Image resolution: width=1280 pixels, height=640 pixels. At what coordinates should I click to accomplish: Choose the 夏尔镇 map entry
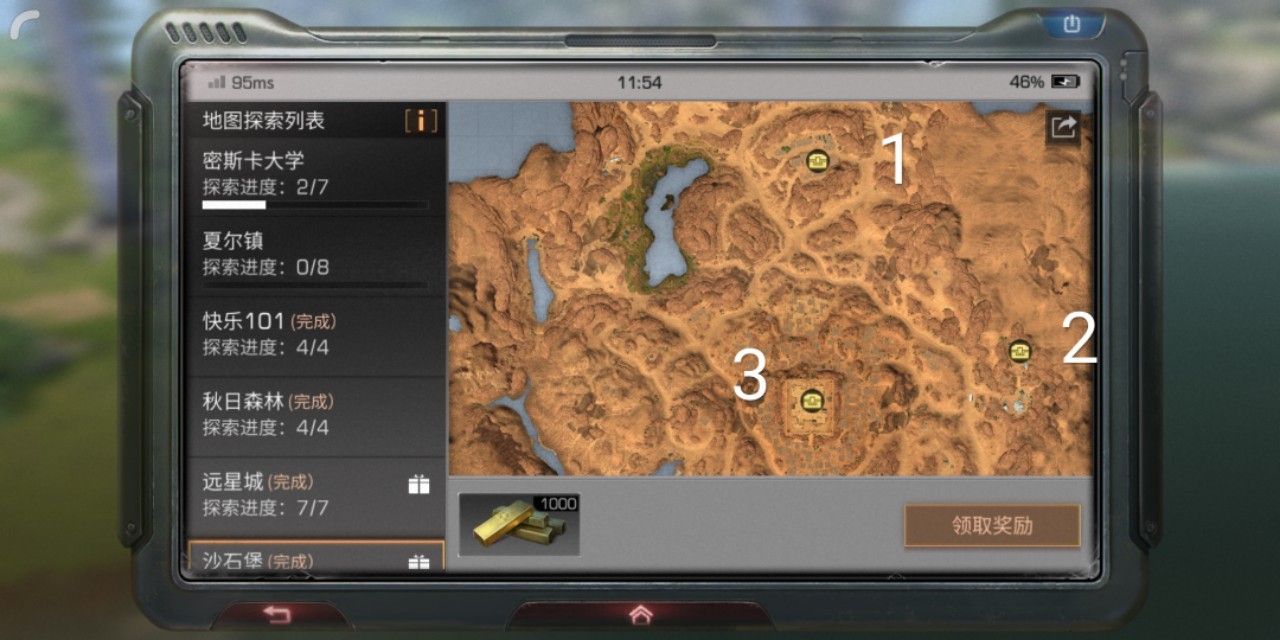pyautogui.click(x=315, y=255)
